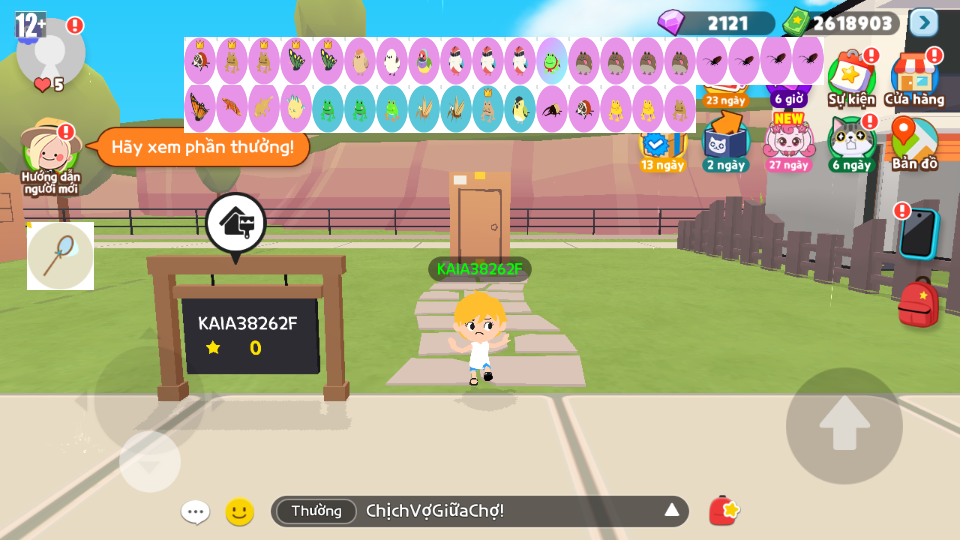Tap the jump arrow button
This screenshot has width=960, height=540.
[x=844, y=426]
